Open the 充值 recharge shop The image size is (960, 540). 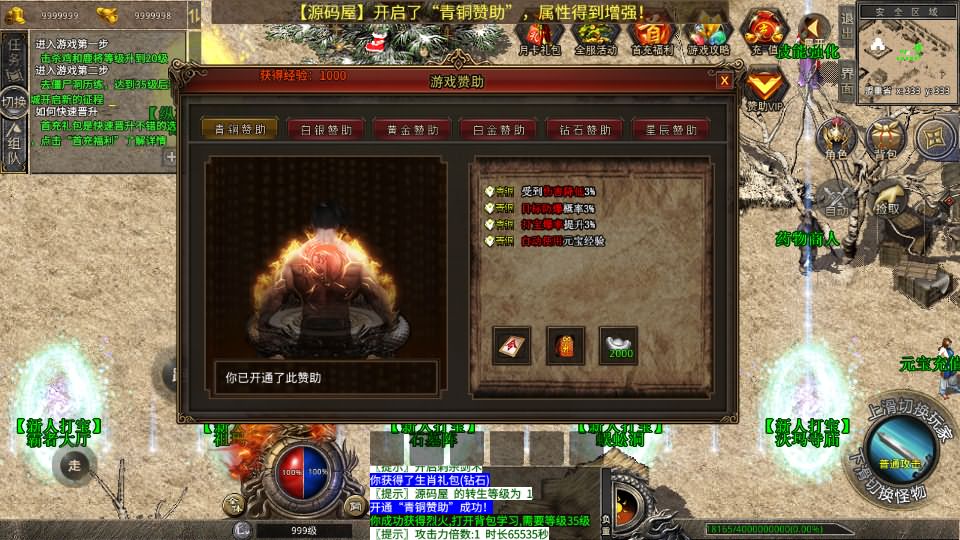(764, 32)
